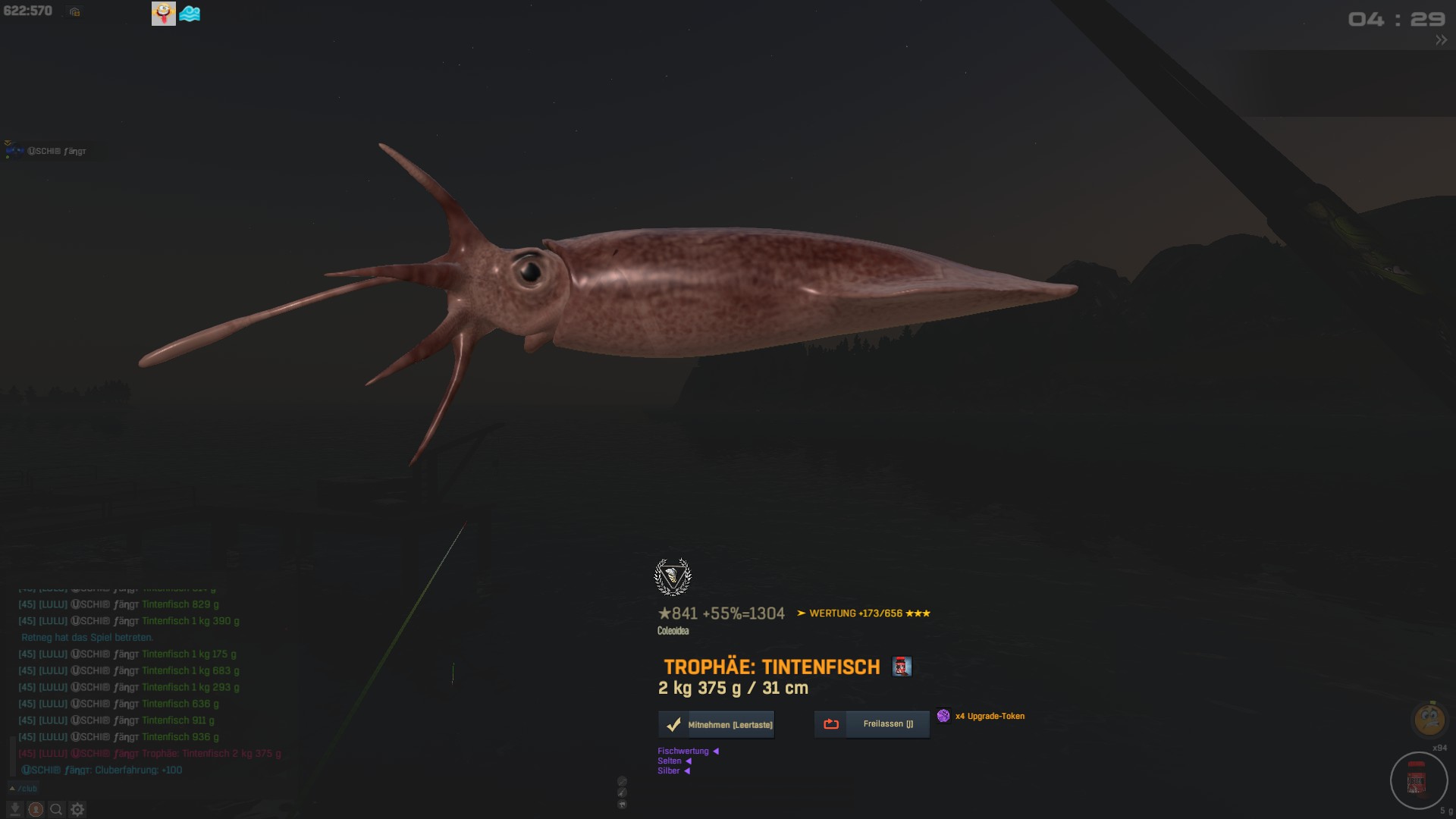Image resolution: width=1456 pixels, height=819 pixels.
Task: Click the purple Upgrade-Token icon
Action: 943,716
